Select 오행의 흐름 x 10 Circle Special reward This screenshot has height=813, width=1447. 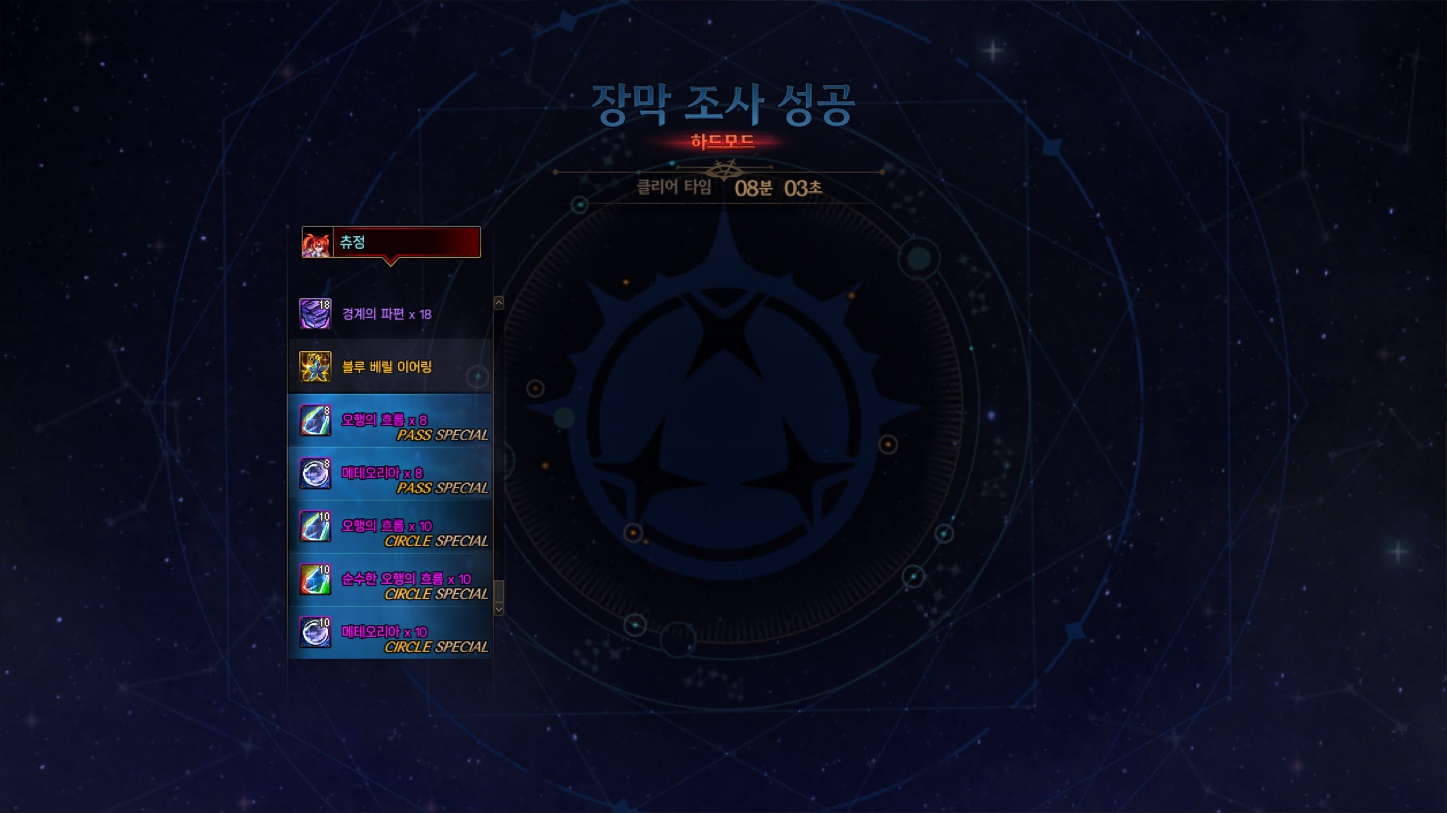click(390, 526)
